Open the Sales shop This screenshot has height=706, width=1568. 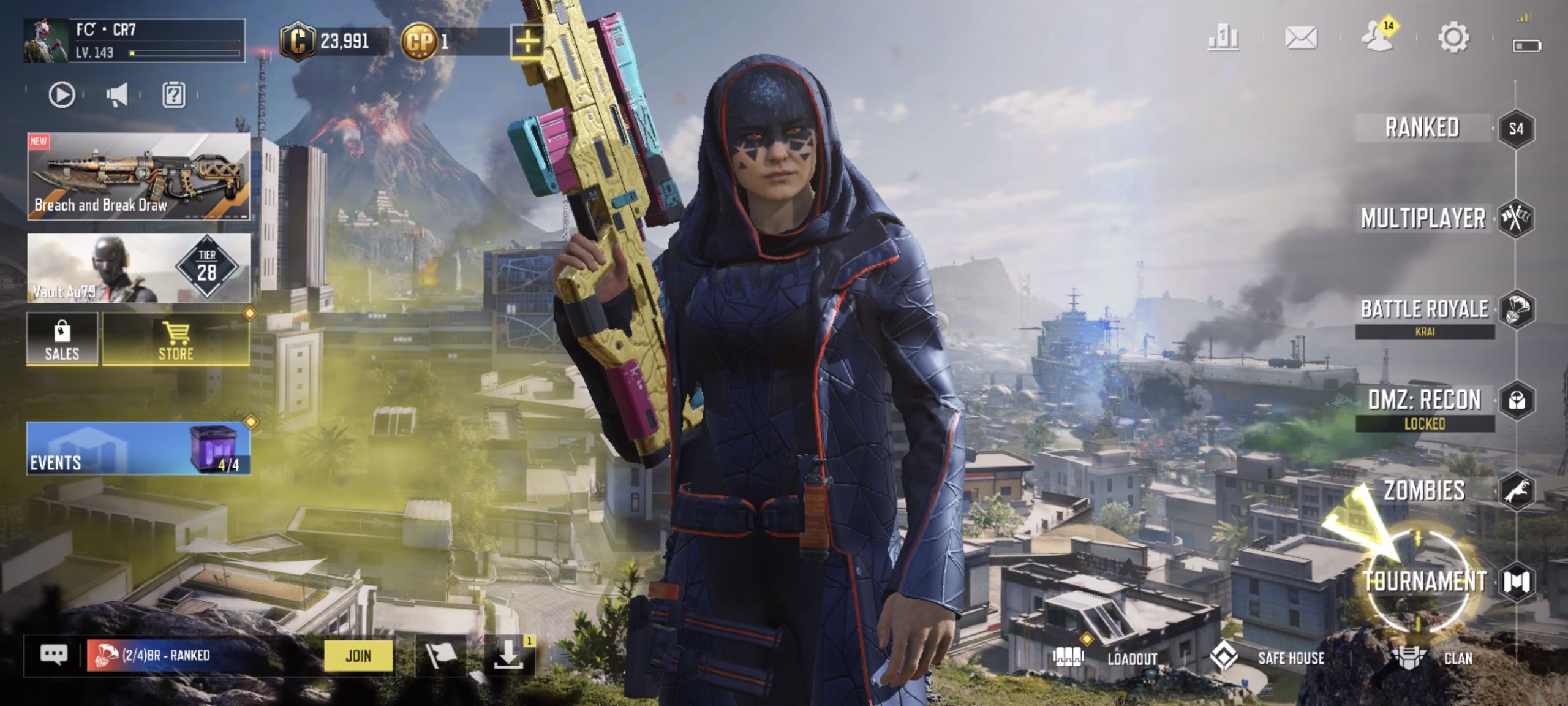(62, 340)
